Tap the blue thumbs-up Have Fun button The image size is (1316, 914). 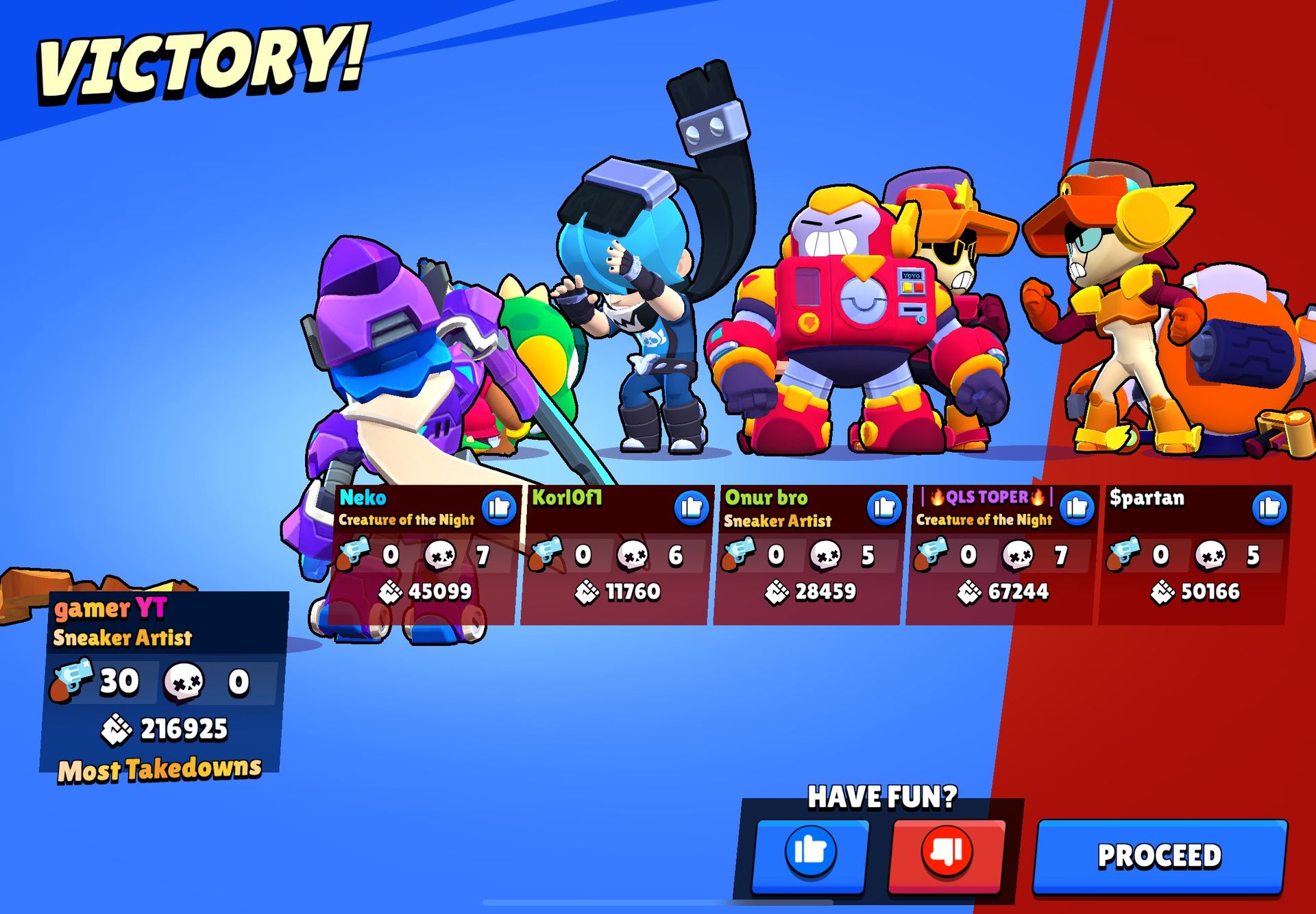810,852
